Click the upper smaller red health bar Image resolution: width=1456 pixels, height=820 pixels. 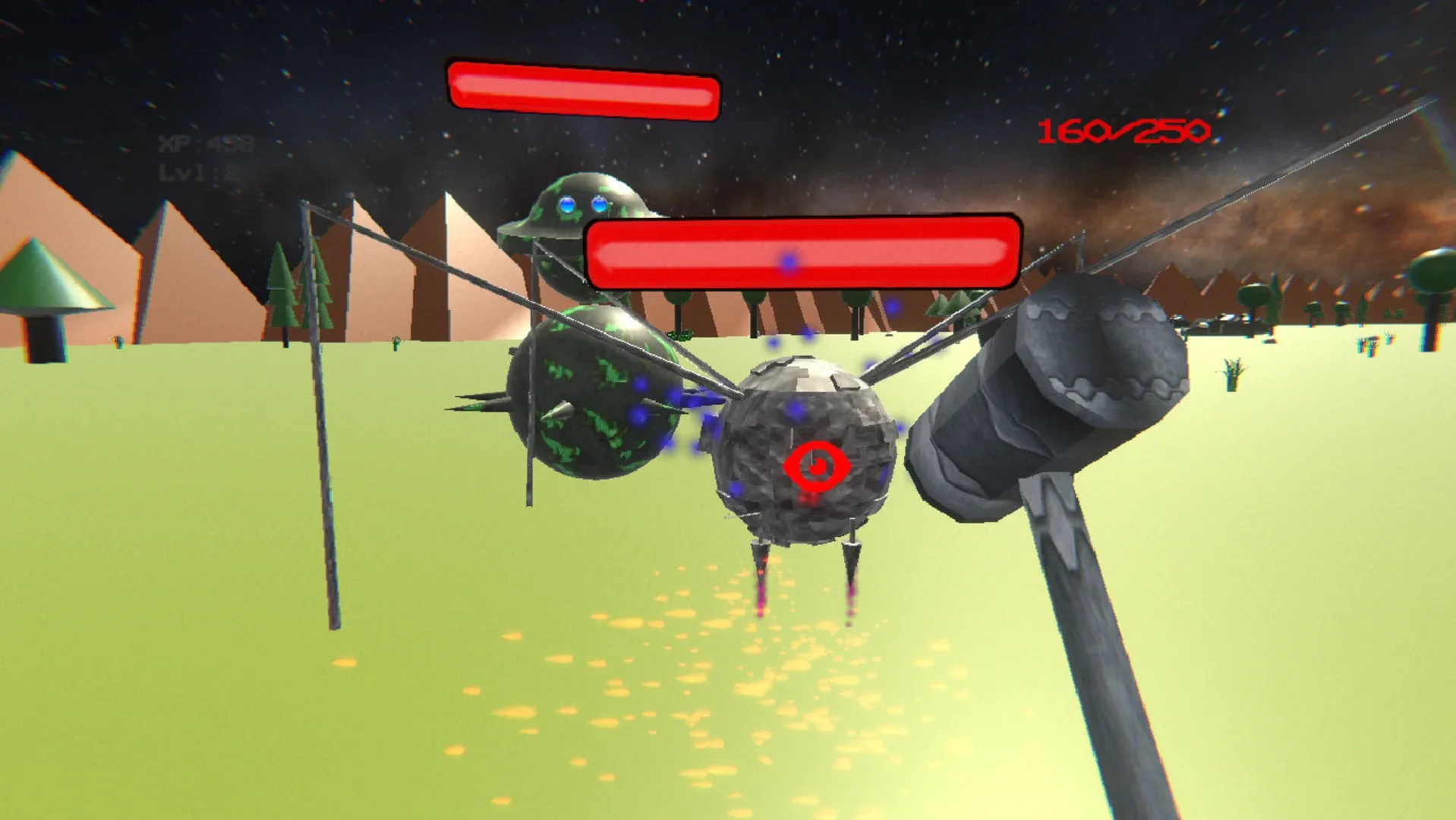pos(583,91)
